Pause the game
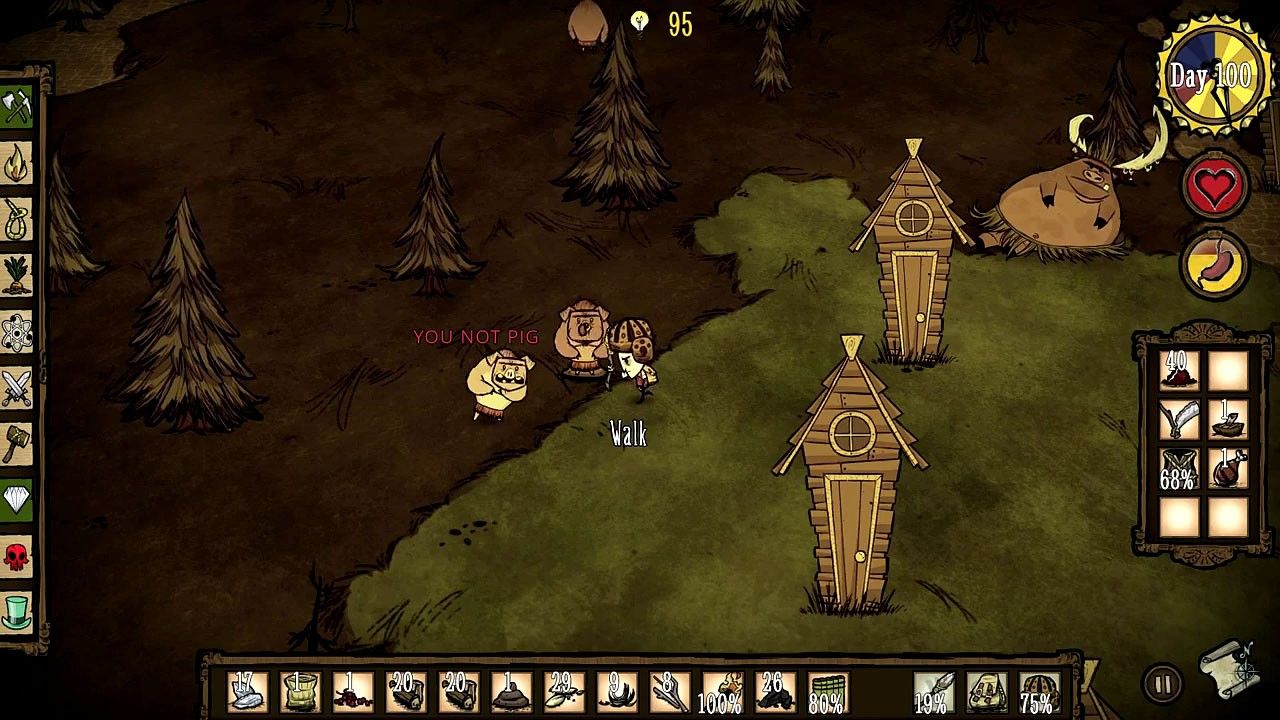Screen dimensions: 1280x720 coord(1161,684)
